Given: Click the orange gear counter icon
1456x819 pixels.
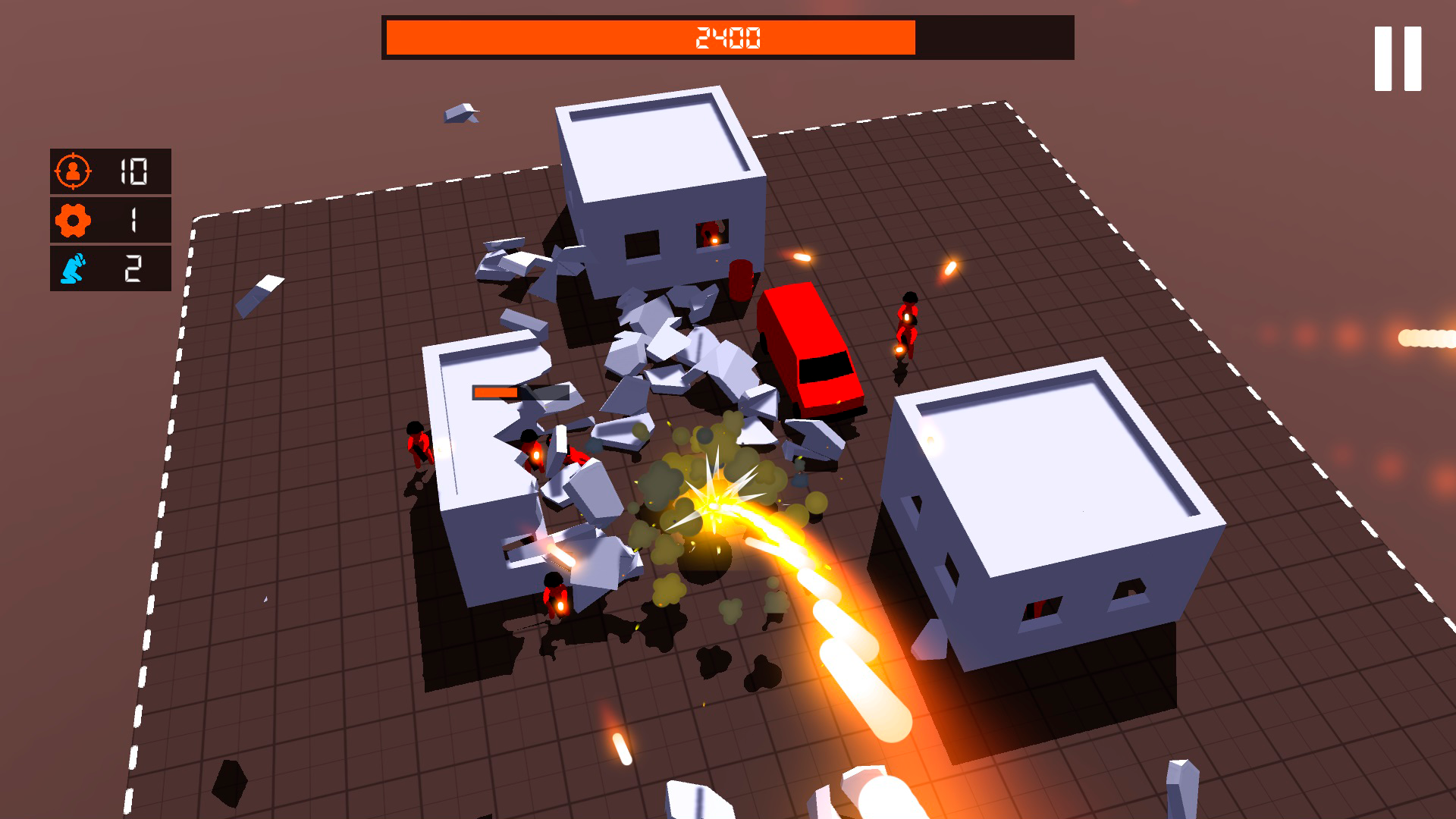Looking at the screenshot, I should (73, 220).
